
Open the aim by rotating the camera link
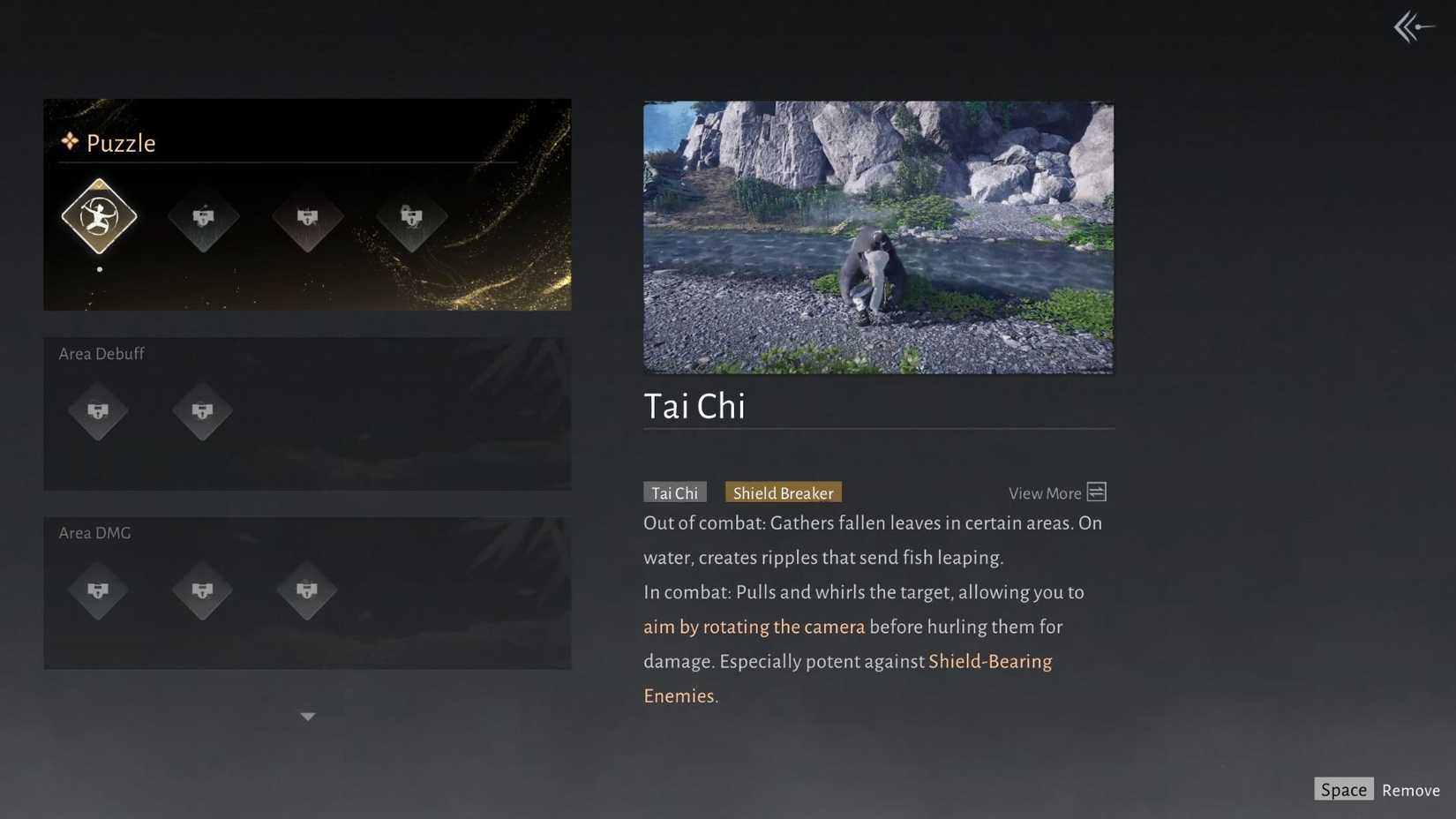(x=753, y=627)
